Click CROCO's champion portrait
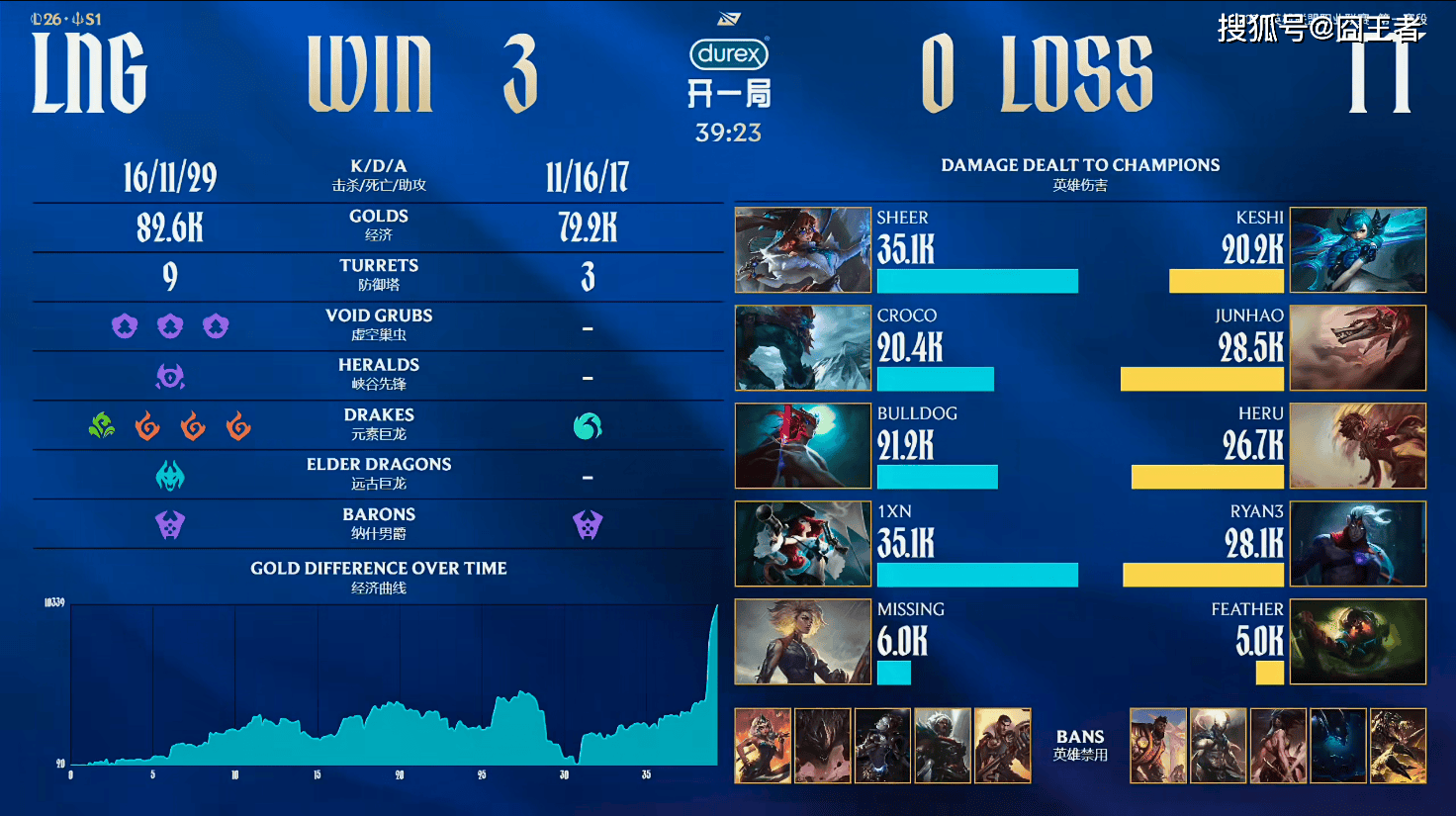Screen dimensions: 1456x816 coord(802,347)
